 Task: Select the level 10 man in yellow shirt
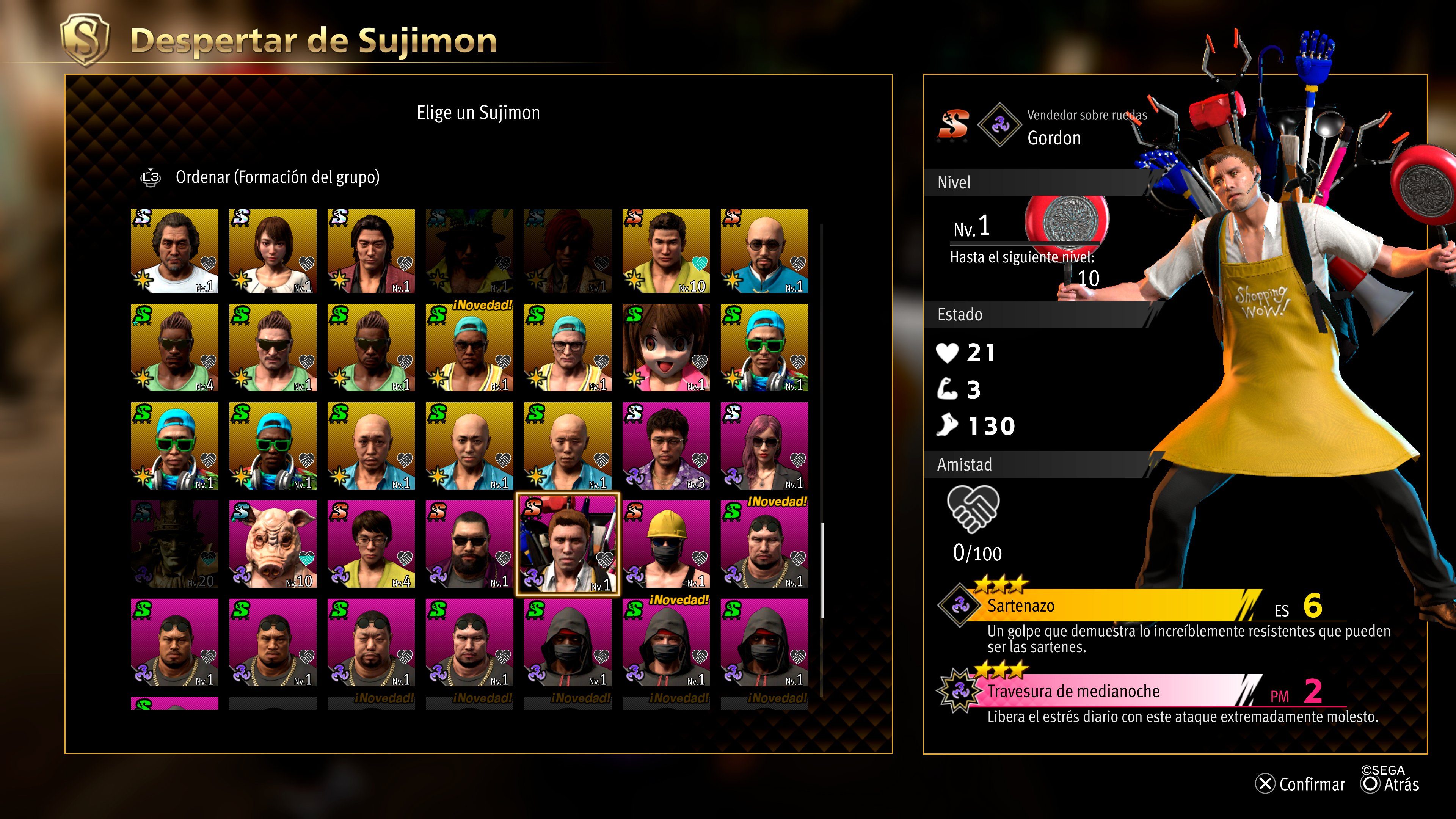click(666, 251)
